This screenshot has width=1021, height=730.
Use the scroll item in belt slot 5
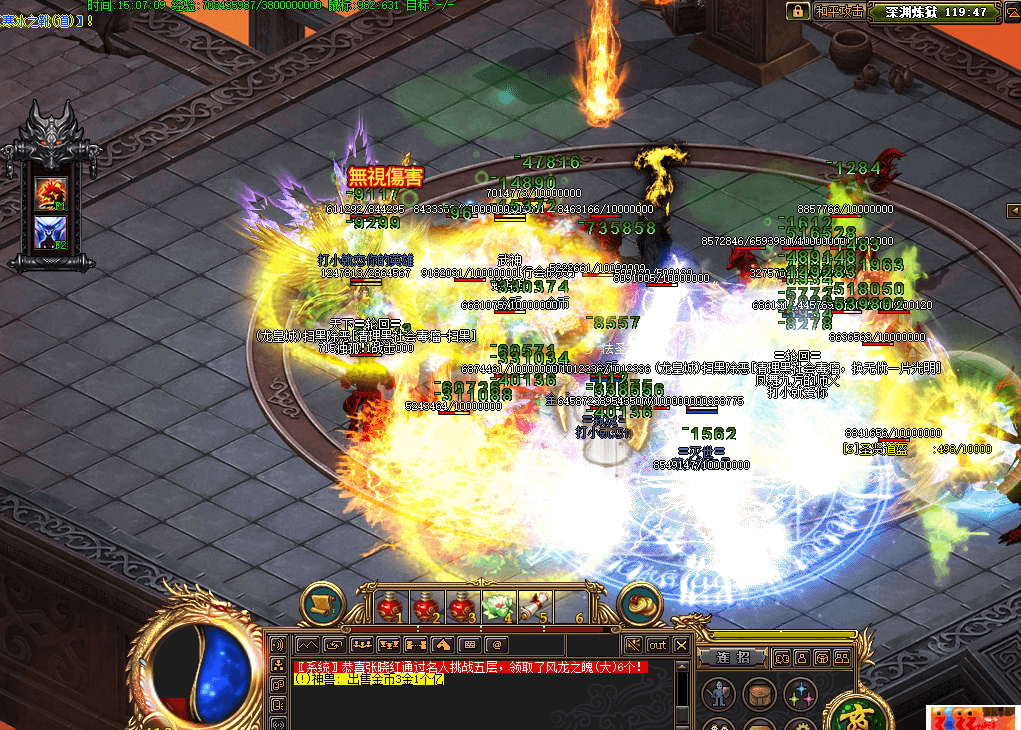click(535, 606)
